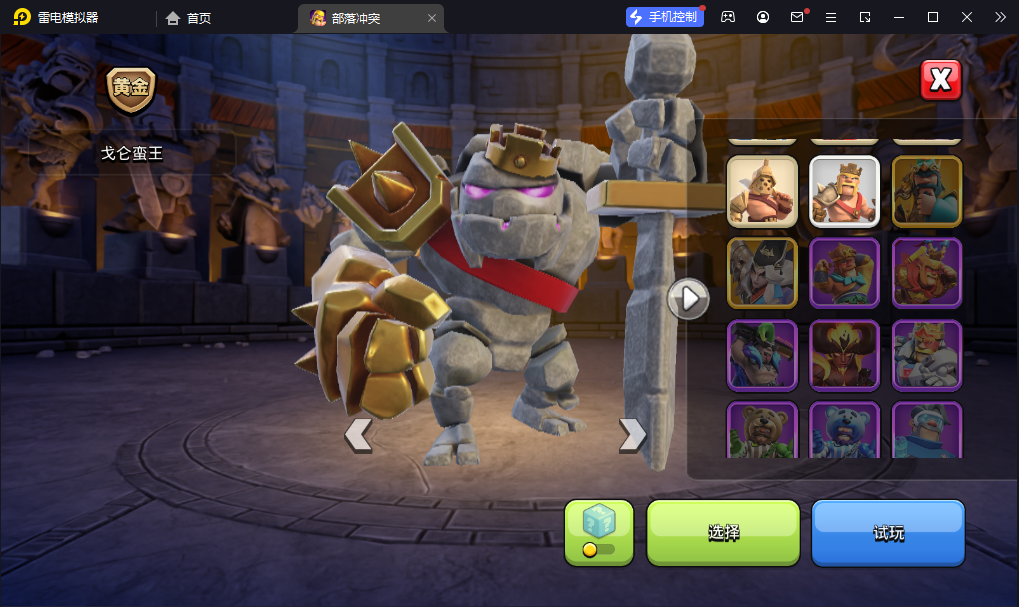Expand the skin list side arrow

688,298
